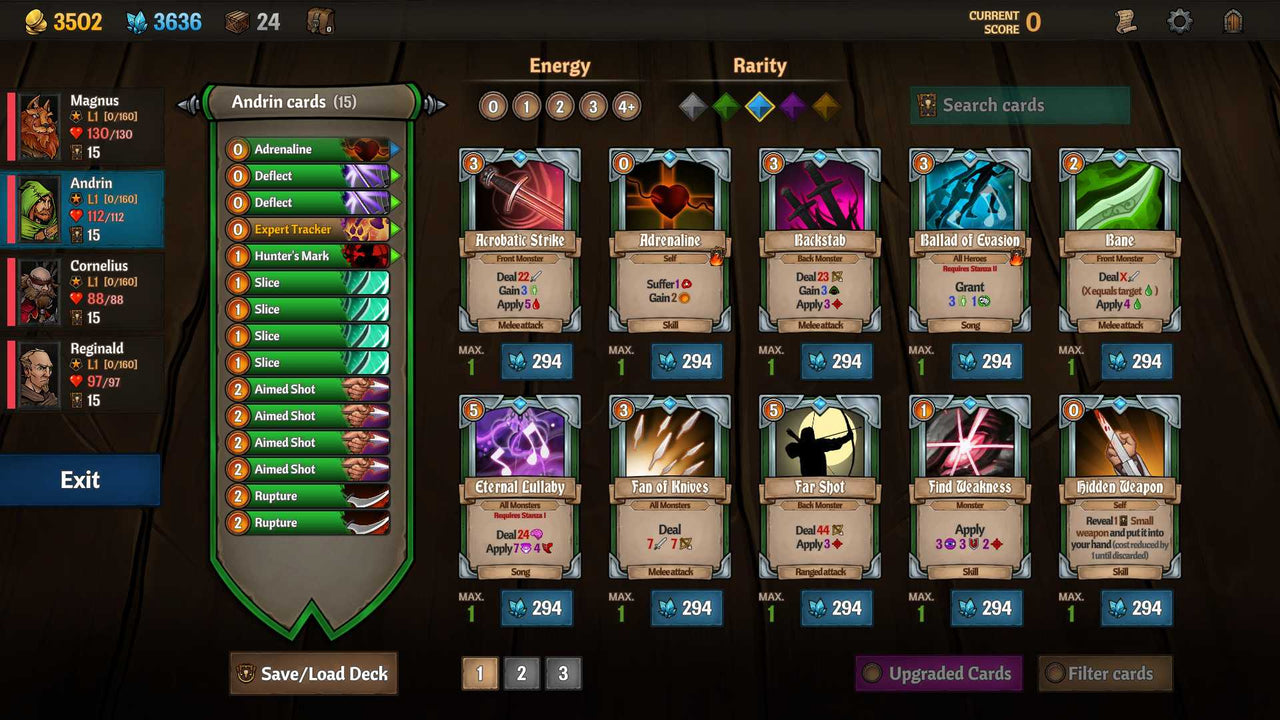Click the Exit button
This screenshot has width=1280, height=720.
pos(80,479)
